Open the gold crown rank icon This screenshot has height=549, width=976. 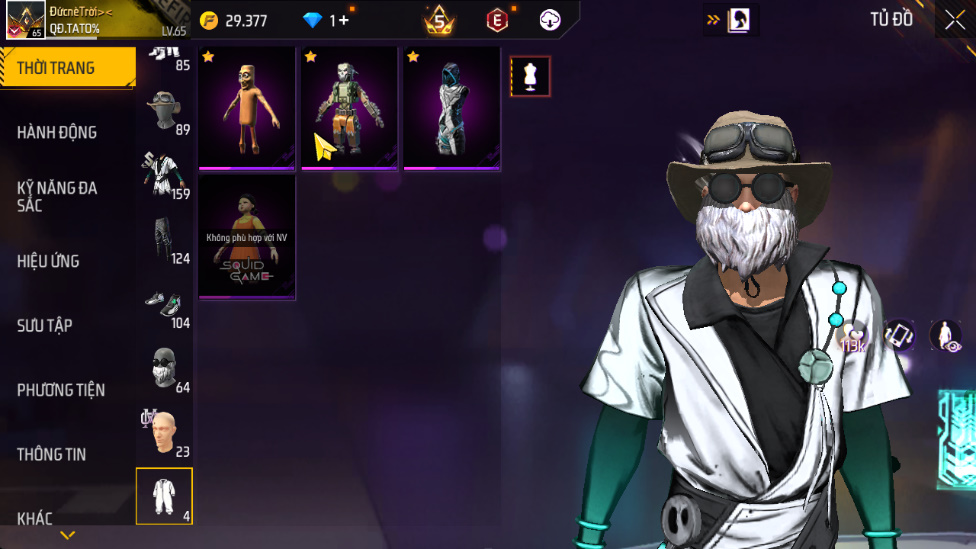click(x=439, y=20)
